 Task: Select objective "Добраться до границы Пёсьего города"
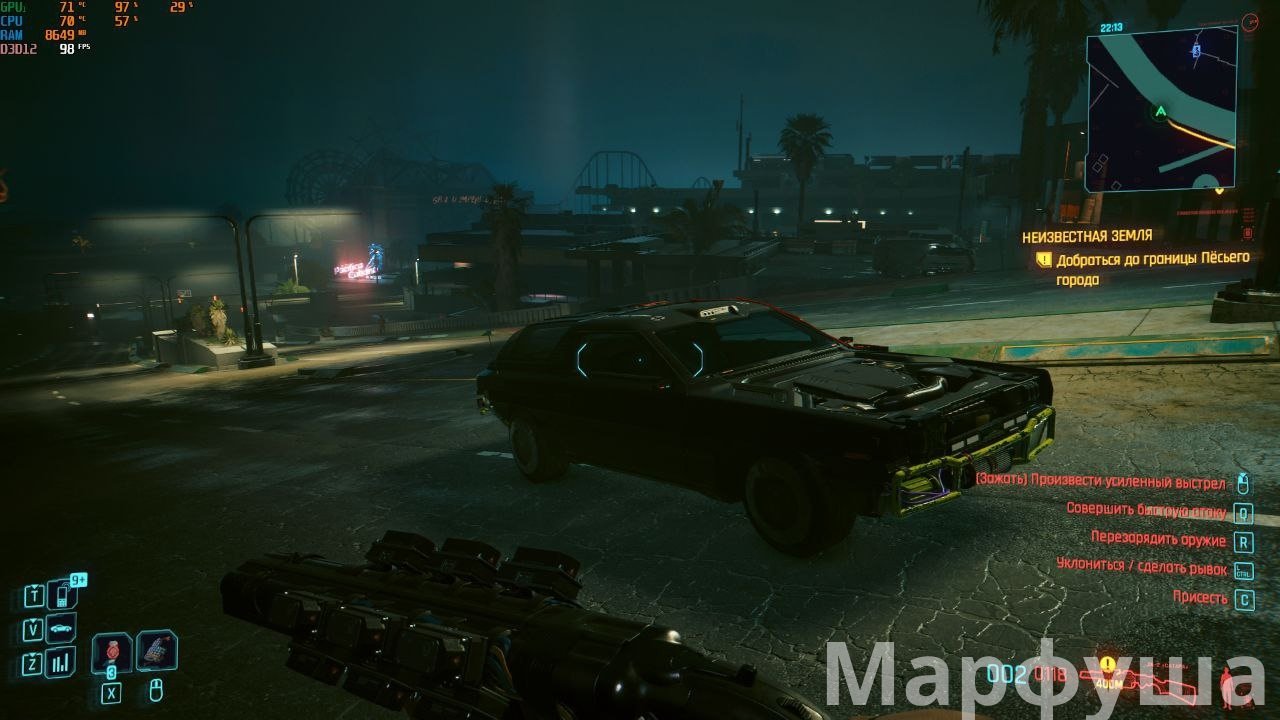[x=1152, y=269]
